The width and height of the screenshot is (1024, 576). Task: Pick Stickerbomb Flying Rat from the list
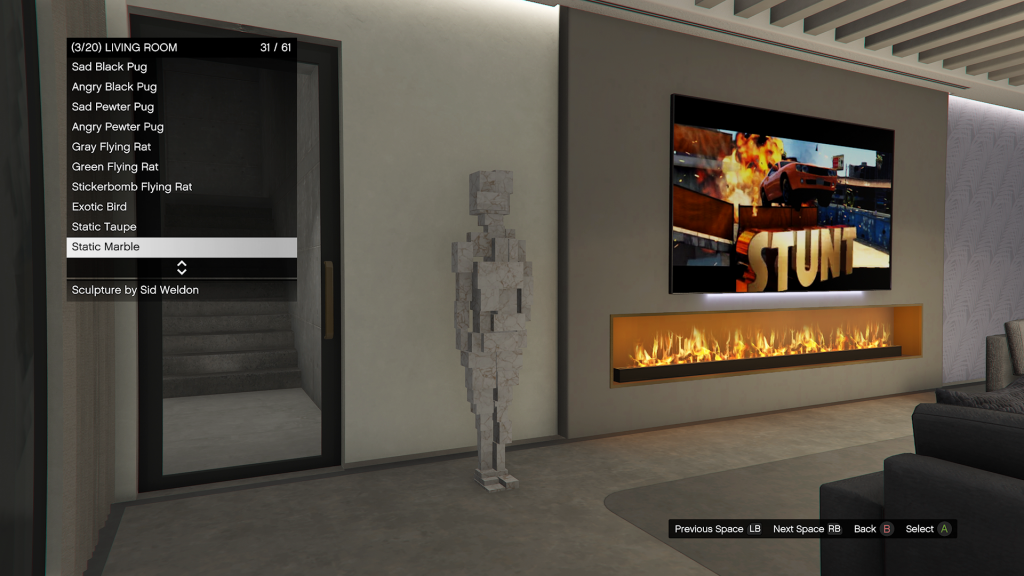[132, 187]
